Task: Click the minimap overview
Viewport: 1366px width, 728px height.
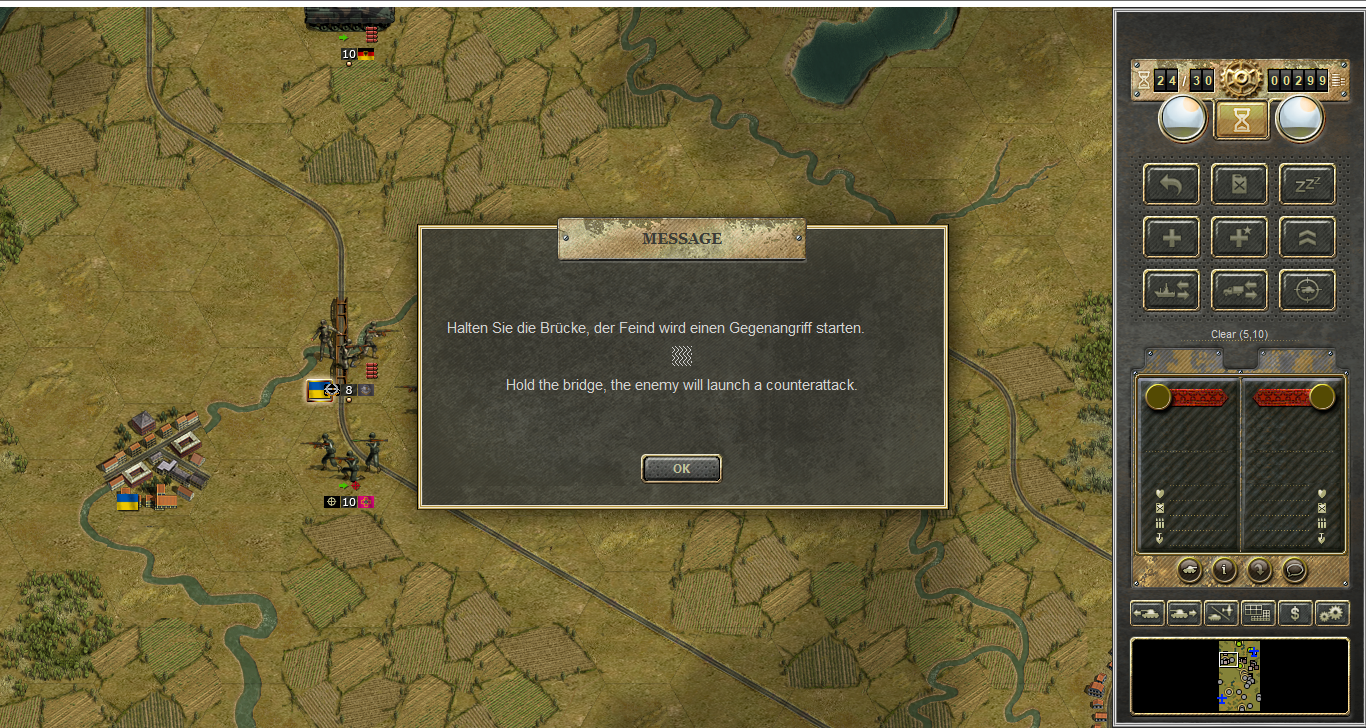Action: [x=1239, y=677]
